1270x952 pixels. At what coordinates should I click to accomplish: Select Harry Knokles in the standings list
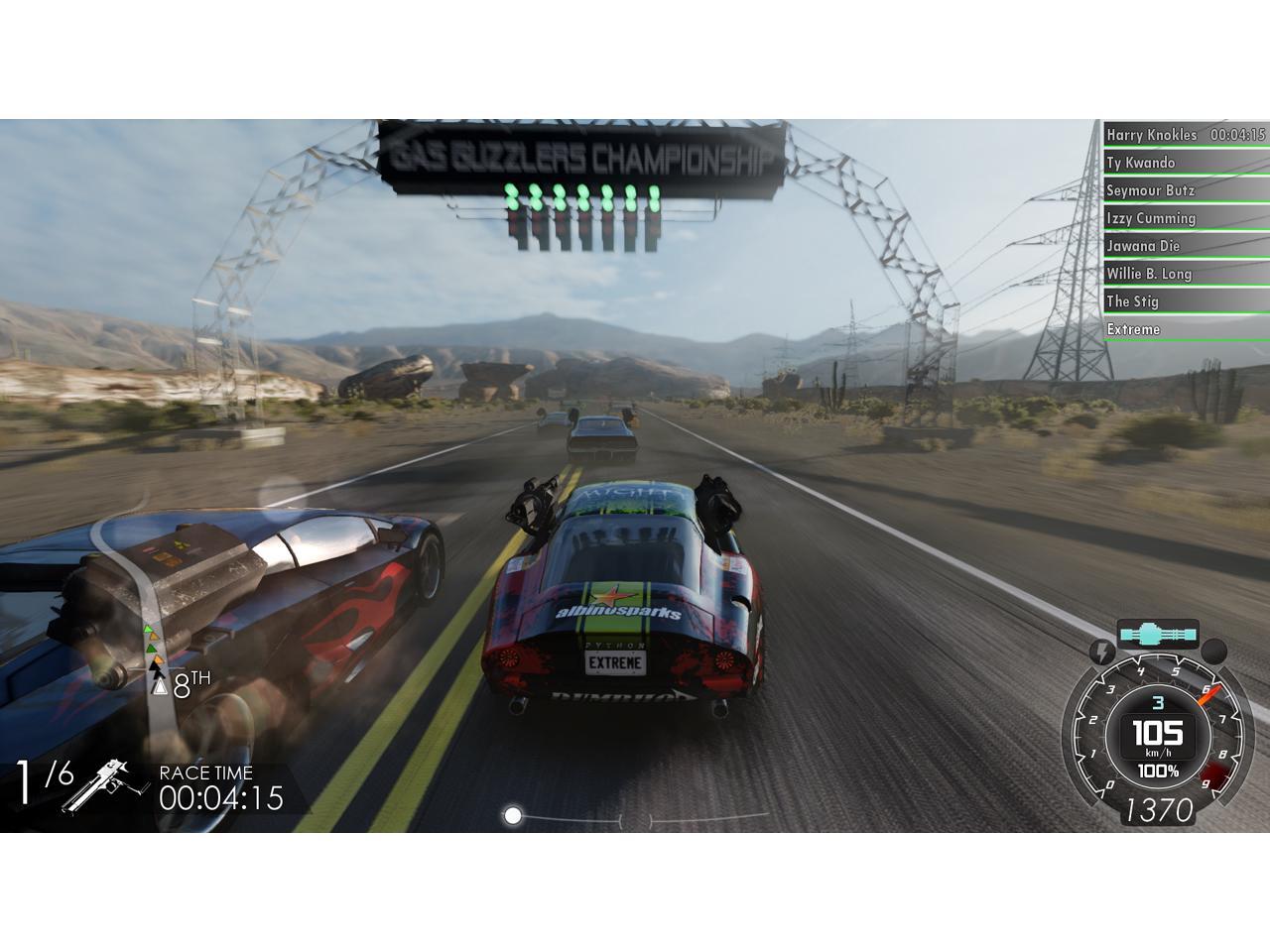(1185, 135)
